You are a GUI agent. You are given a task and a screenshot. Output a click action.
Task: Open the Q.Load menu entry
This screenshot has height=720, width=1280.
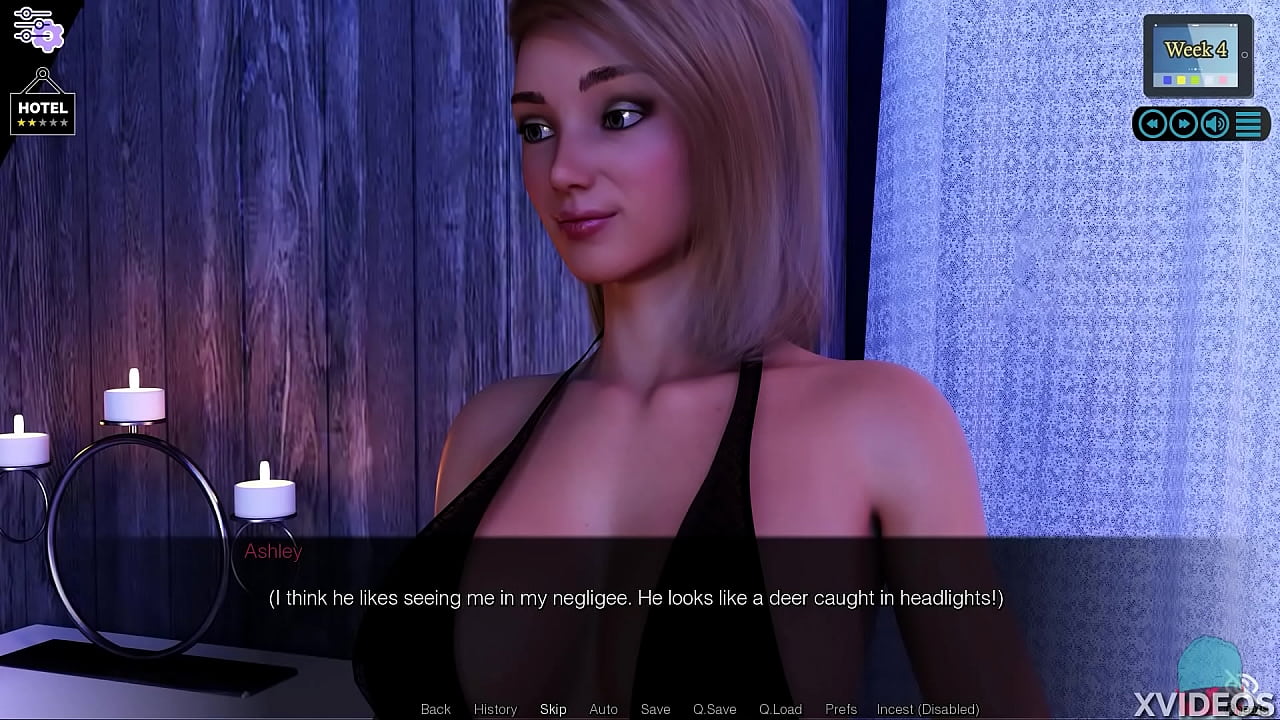coord(780,708)
